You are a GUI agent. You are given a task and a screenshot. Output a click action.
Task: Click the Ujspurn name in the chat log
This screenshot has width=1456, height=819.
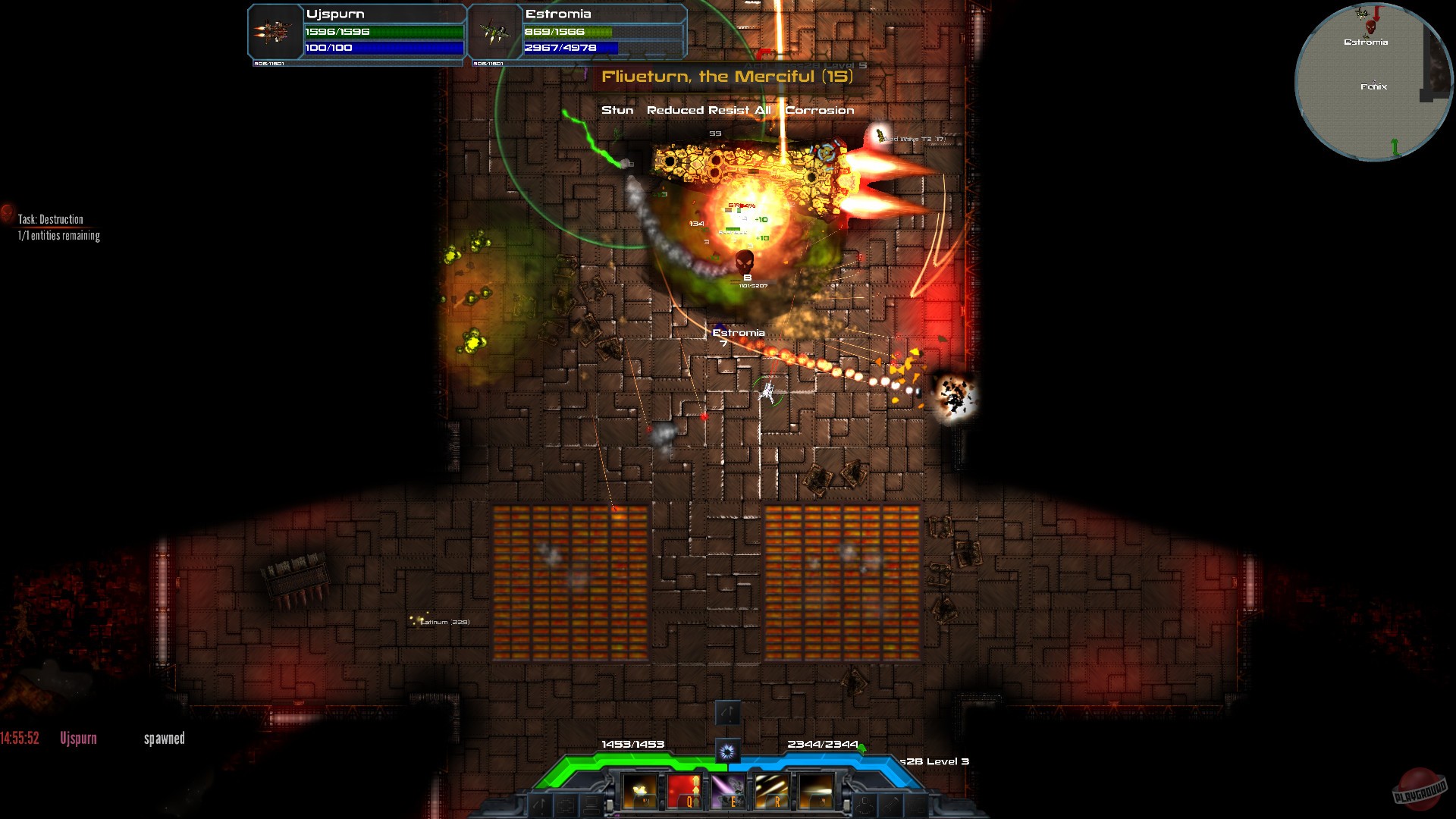(79, 737)
